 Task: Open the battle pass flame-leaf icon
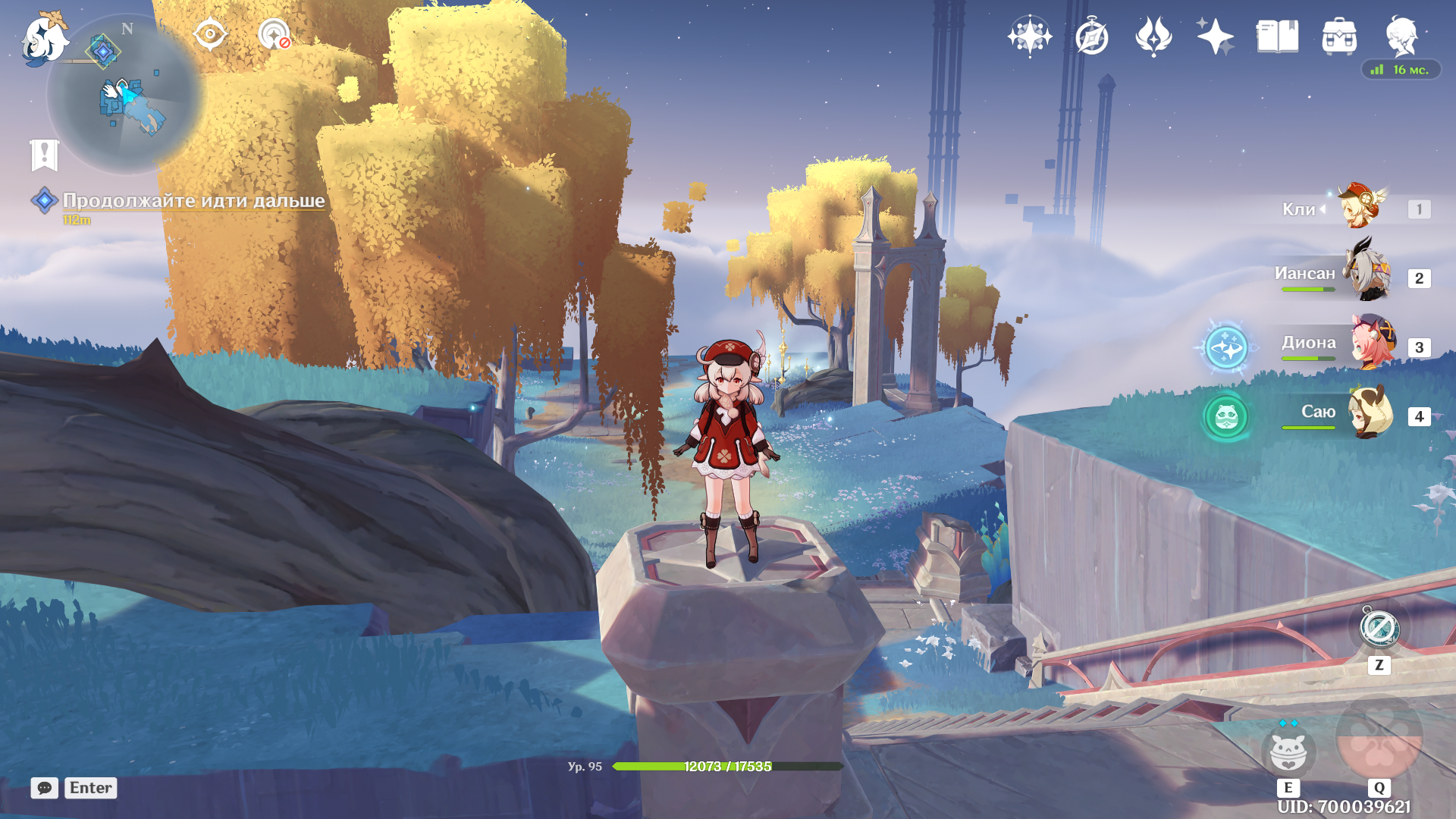coord(1153,36)
